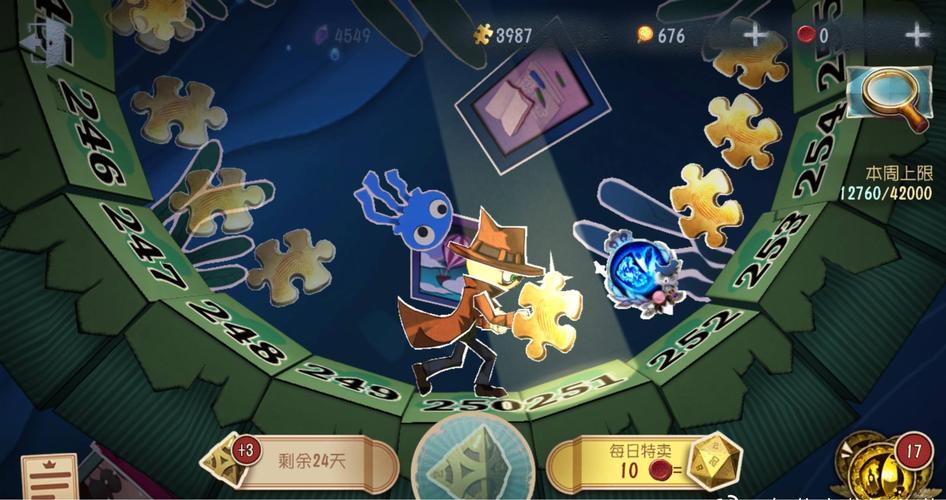Add more echoes using the plus button
The image size is (946, 500).
coord(916,36)
